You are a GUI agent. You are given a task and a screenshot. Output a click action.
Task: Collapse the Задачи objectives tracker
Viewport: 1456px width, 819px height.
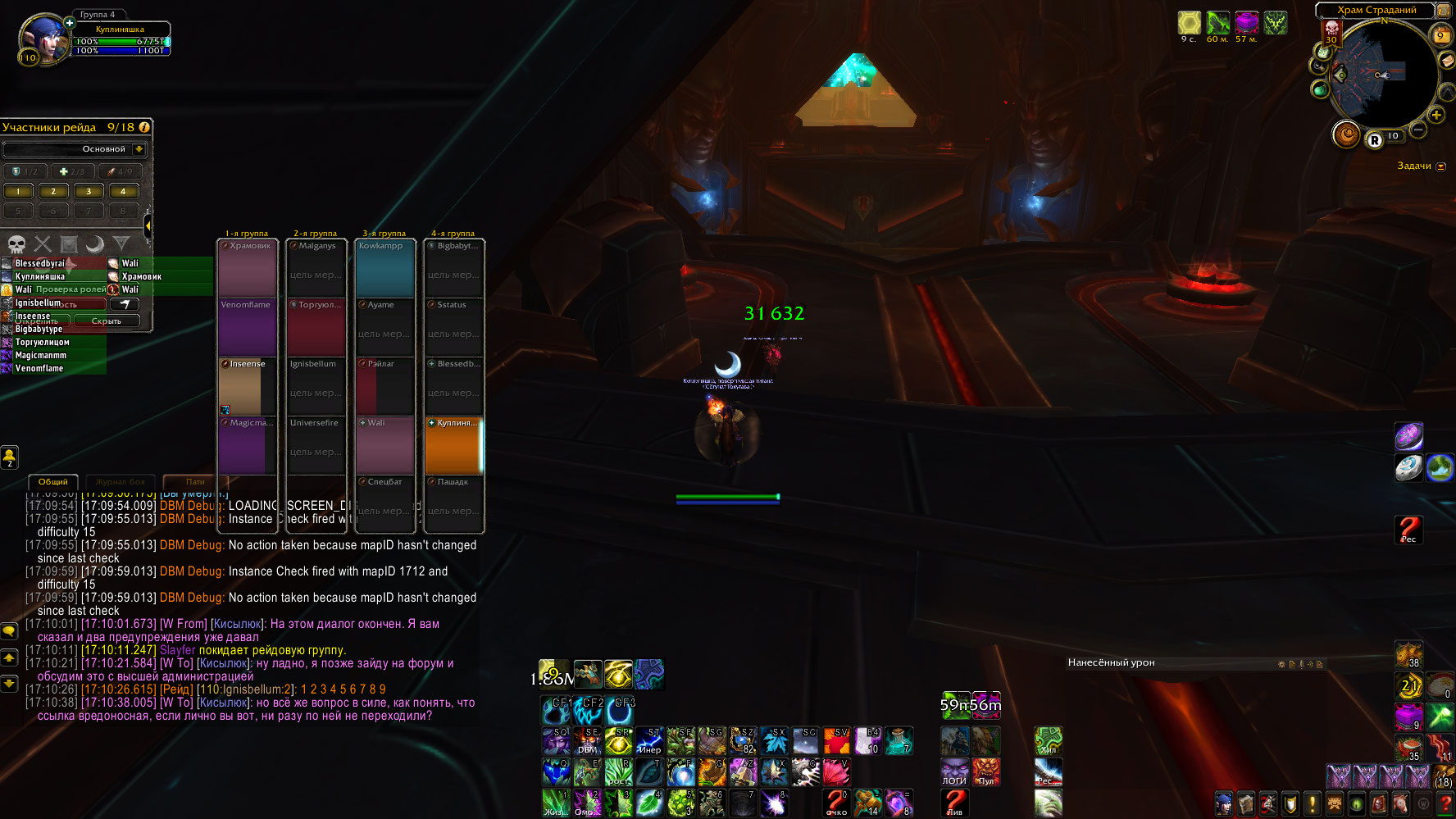pos(1441,166)
